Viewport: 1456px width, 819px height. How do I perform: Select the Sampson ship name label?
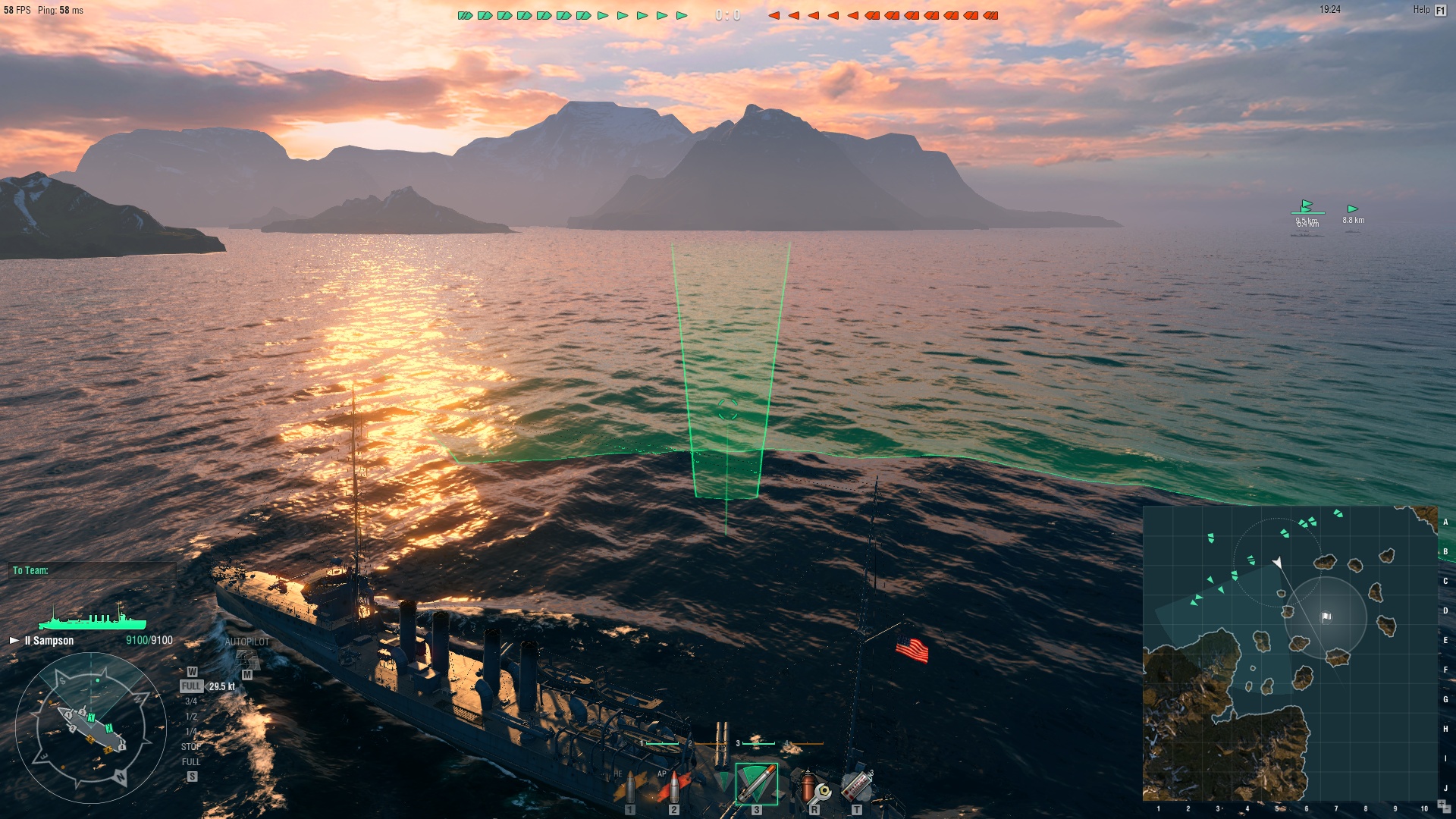50,641
